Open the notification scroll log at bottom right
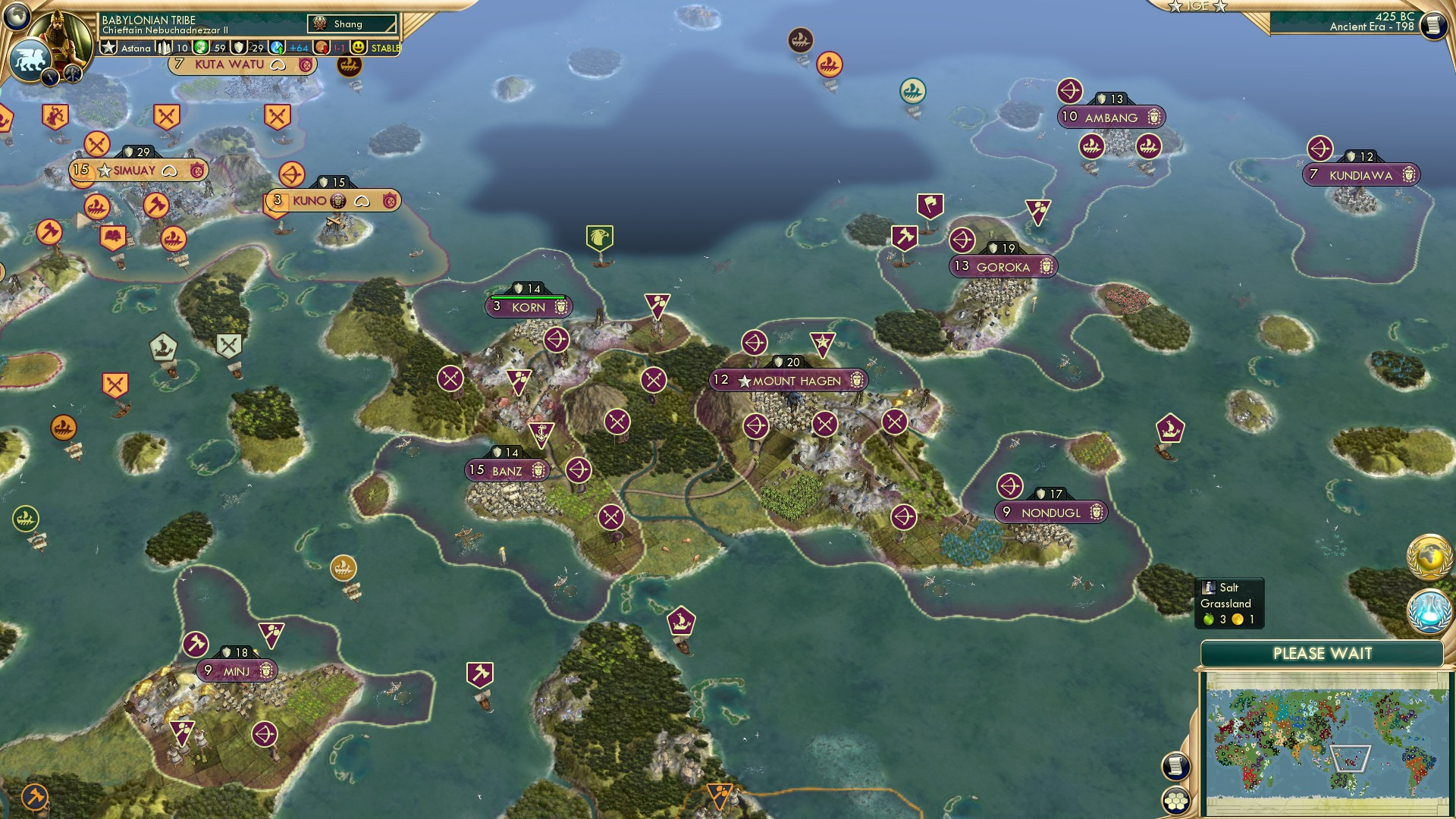The height and width of the screenshot is (819, 1456). [x=1174, y=764]
